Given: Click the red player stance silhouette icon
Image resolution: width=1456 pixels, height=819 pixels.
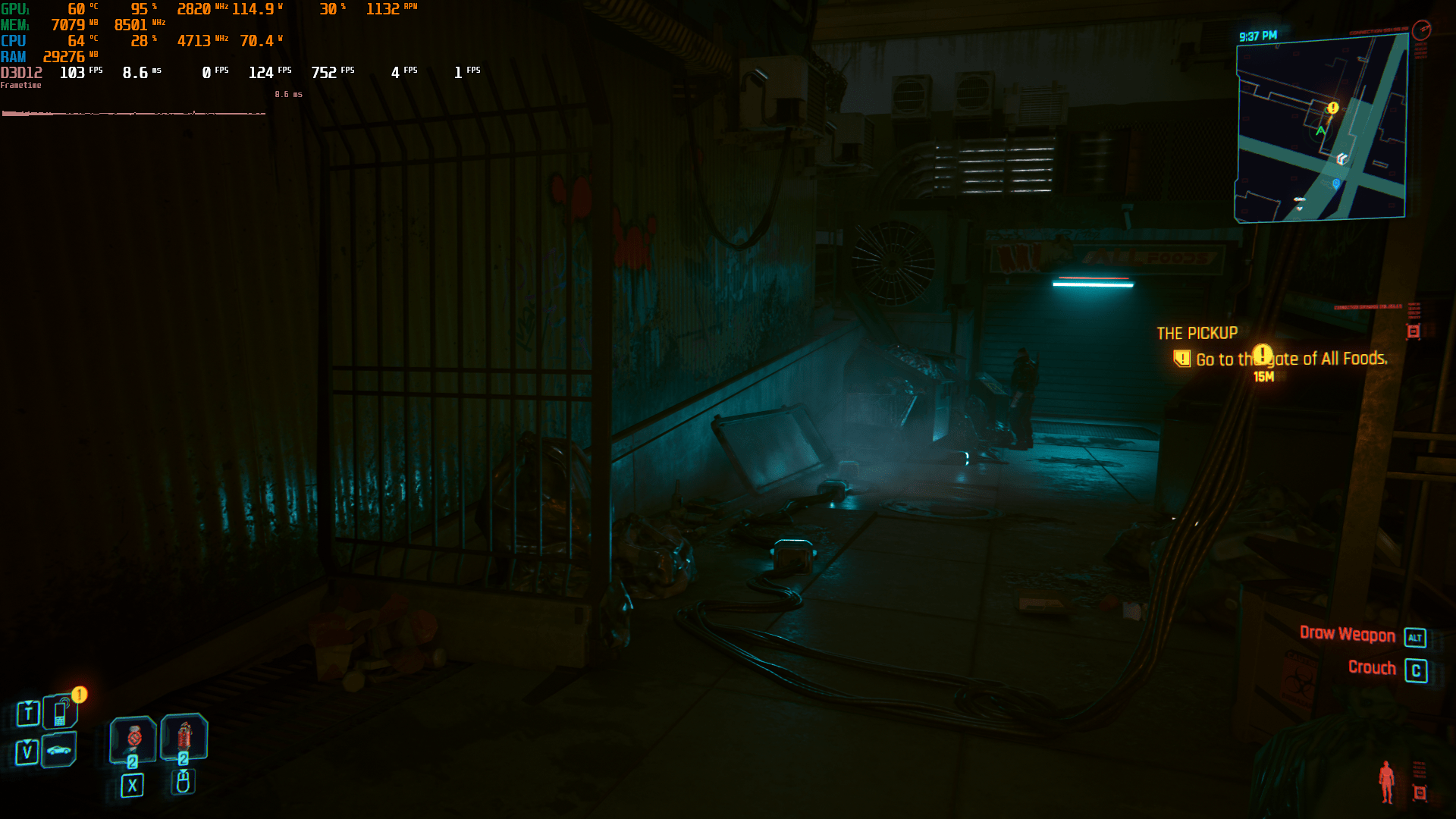Looking at the screenshot, I should [1386, 781].
